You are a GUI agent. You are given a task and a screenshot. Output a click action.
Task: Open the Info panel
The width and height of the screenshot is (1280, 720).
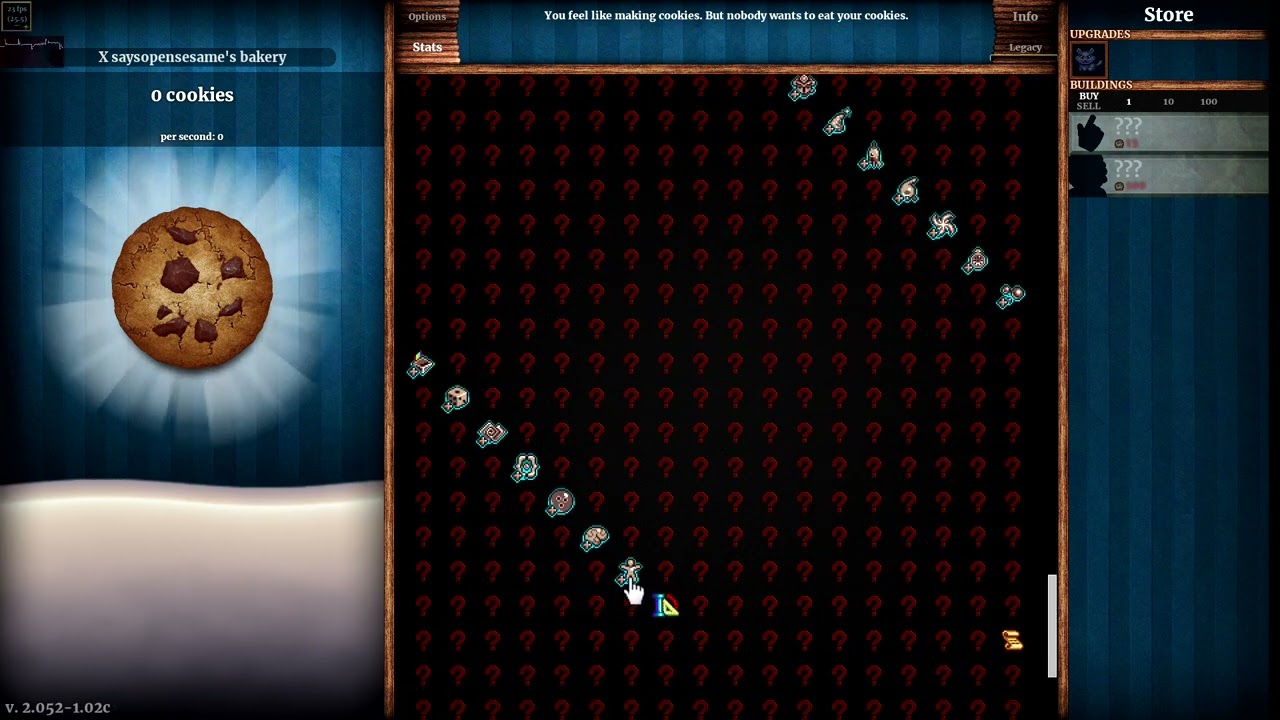(1025, 16)
